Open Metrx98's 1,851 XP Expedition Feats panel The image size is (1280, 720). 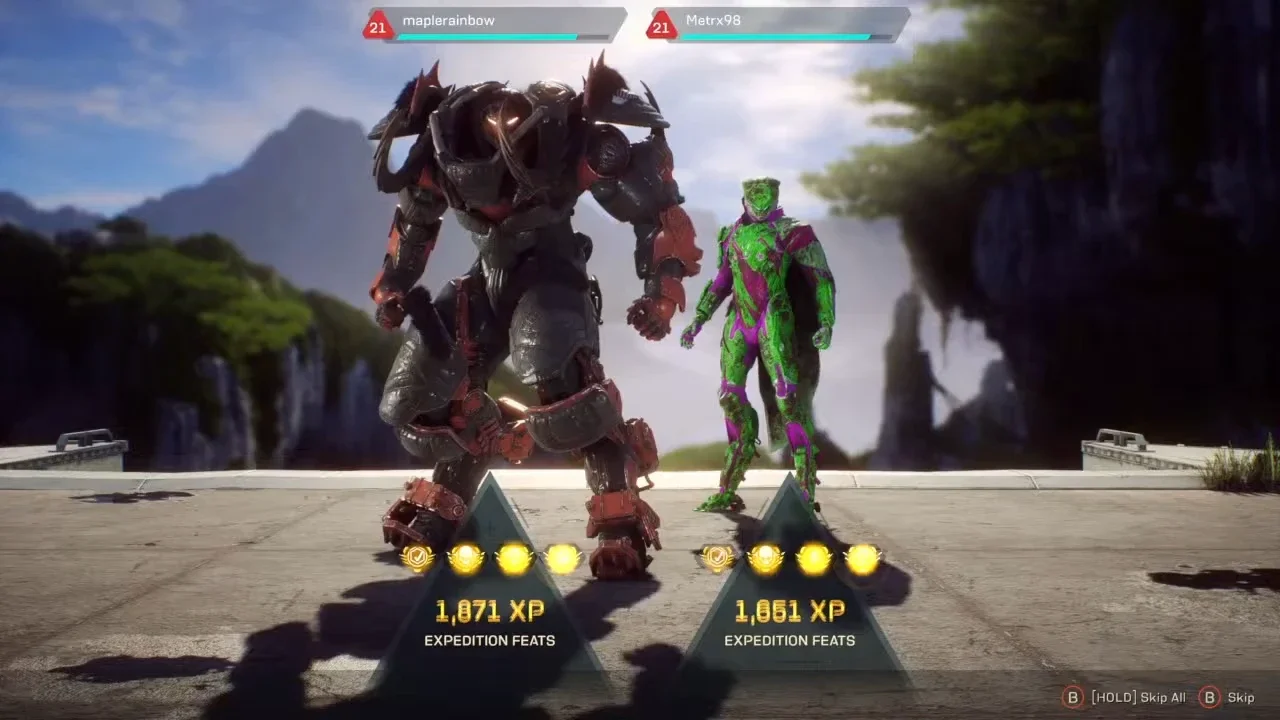coord(790,620)
